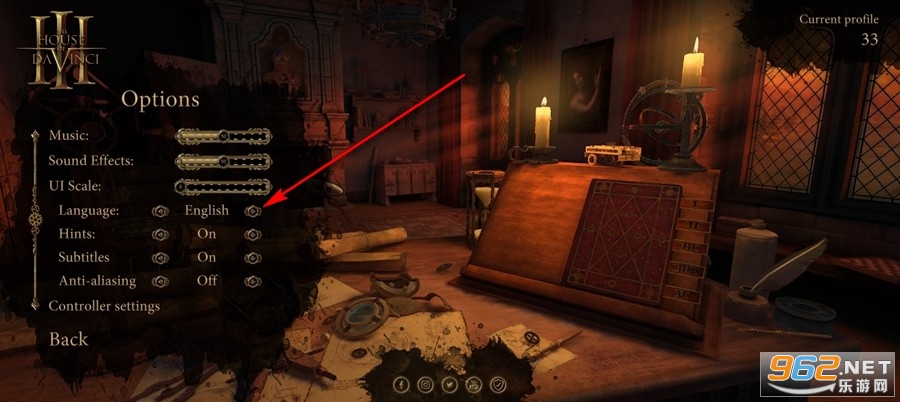Click the left arrow beside Anti-aliasing
This screenshot has height=402, width=900.
(160, 282)
